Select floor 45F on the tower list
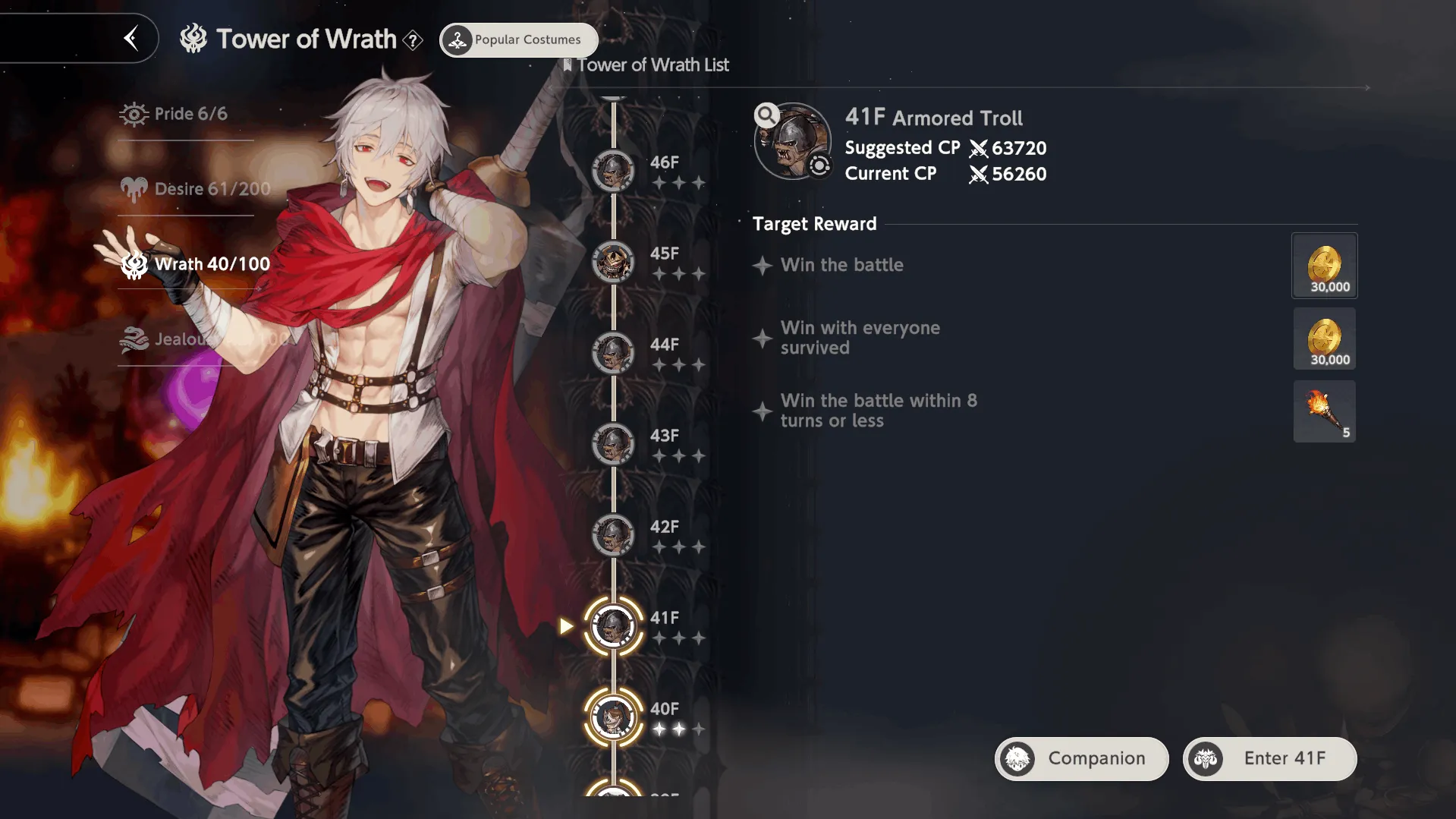1456x819 pixels. pos(613,261)
